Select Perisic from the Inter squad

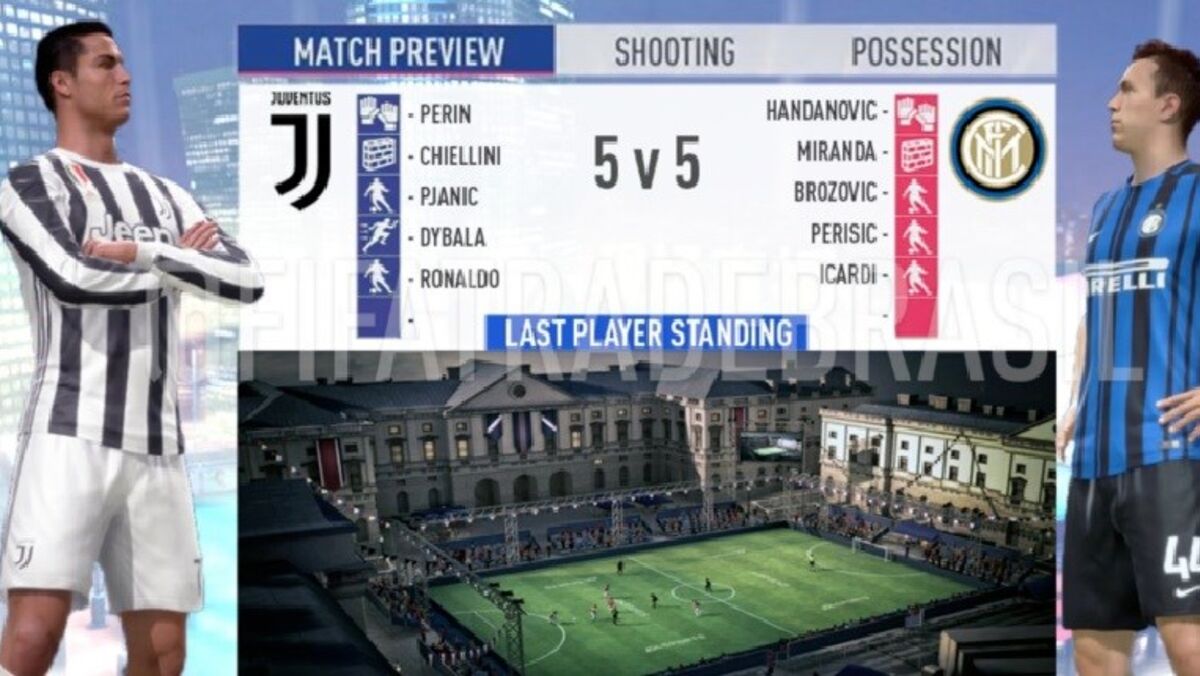tap(843, 234)
